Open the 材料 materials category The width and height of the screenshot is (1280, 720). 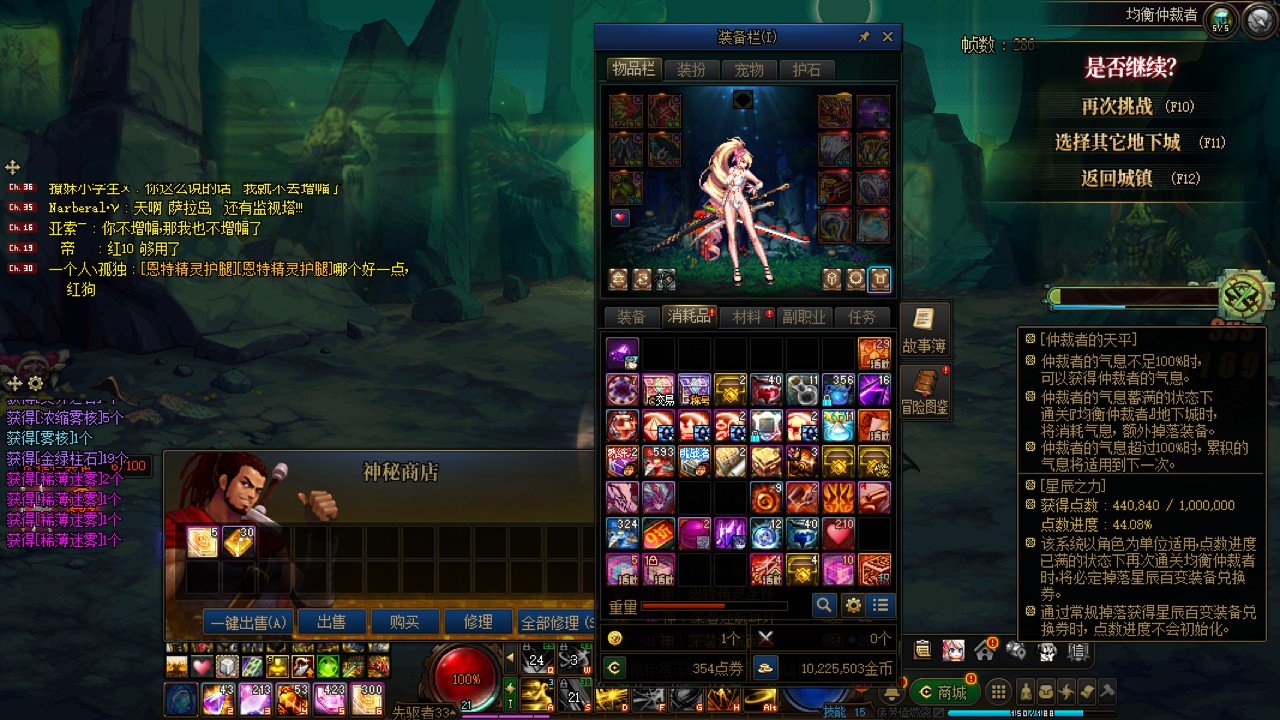tap(747, 317)
